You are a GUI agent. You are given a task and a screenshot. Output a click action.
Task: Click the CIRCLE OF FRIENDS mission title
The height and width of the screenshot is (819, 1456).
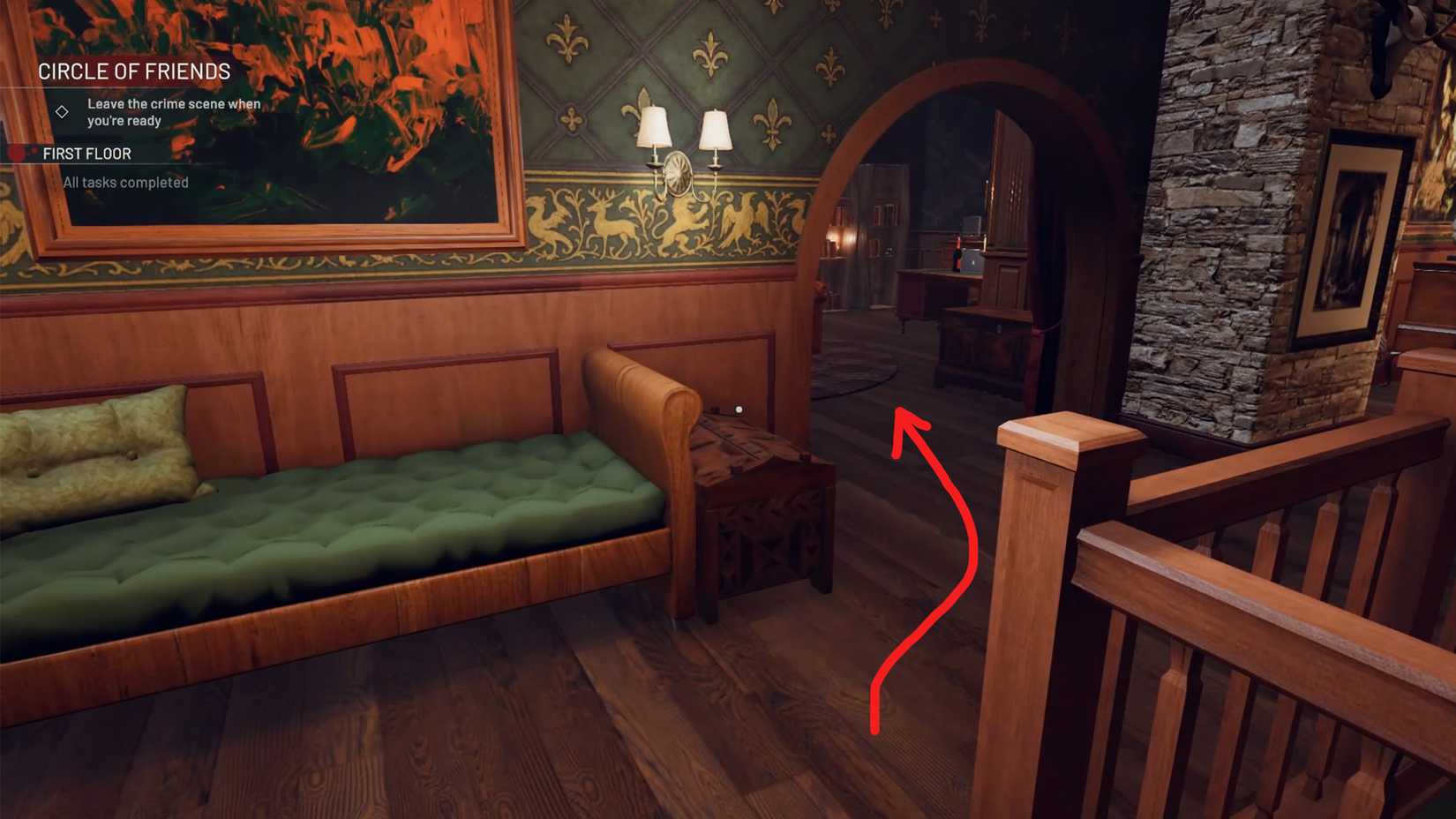(132, 71)
